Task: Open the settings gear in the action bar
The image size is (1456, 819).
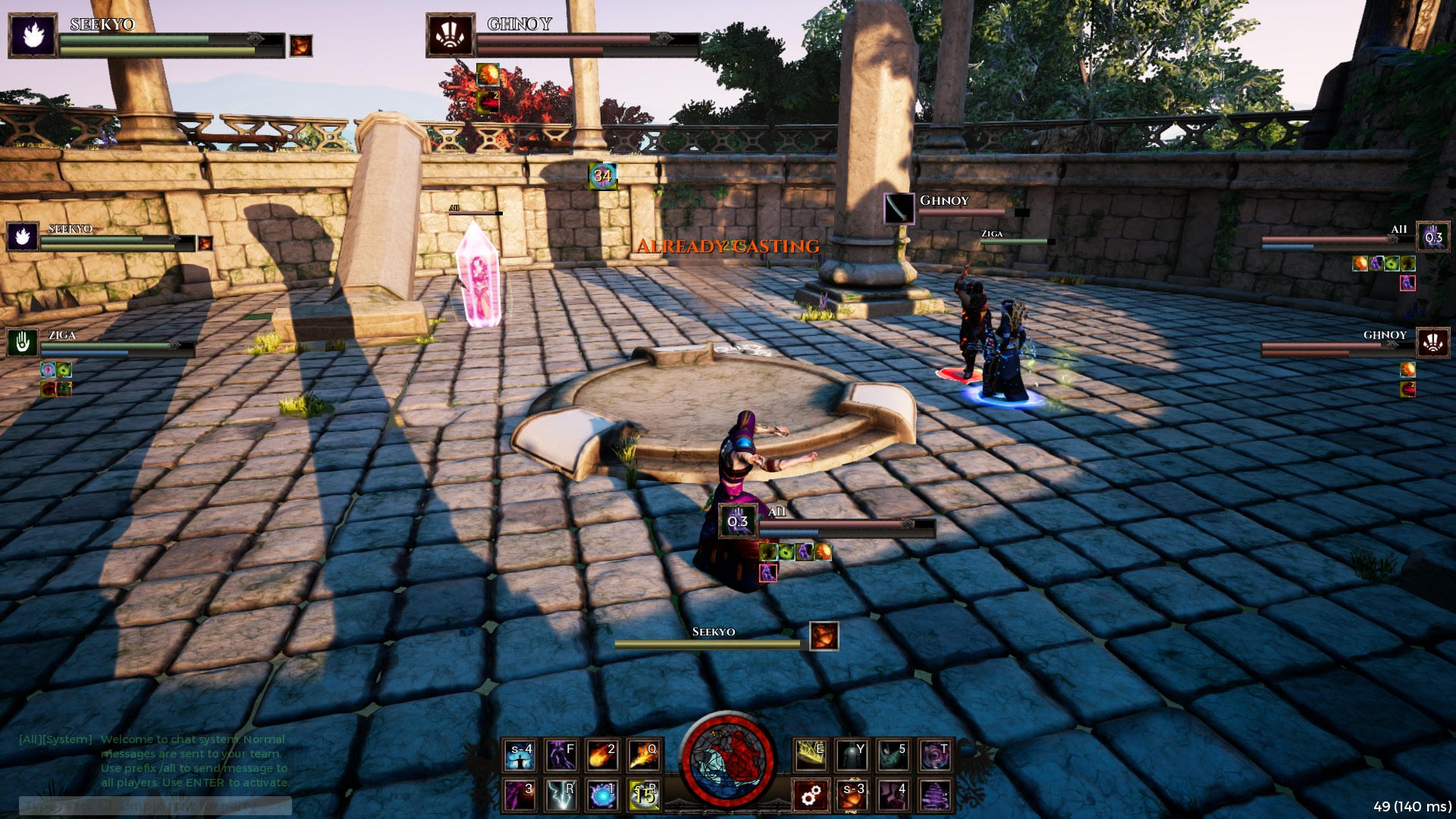Action: [x=811, y=794]
